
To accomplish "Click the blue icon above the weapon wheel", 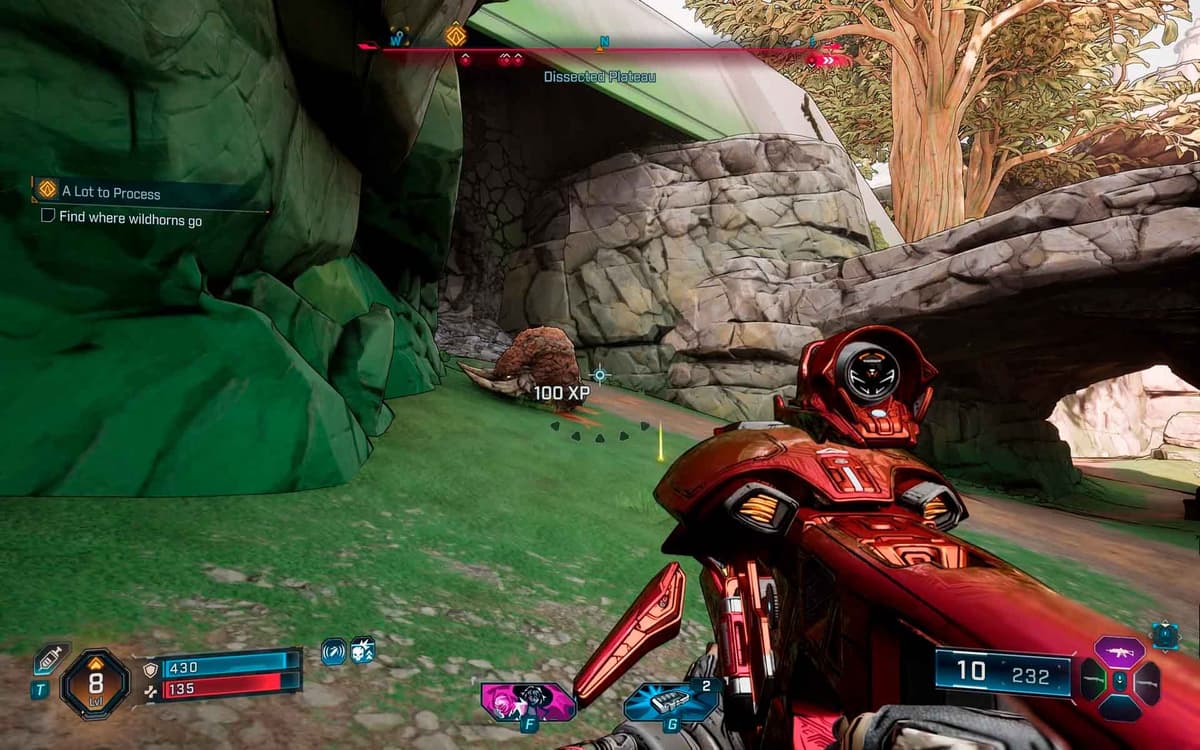I will pos(1164,633).
